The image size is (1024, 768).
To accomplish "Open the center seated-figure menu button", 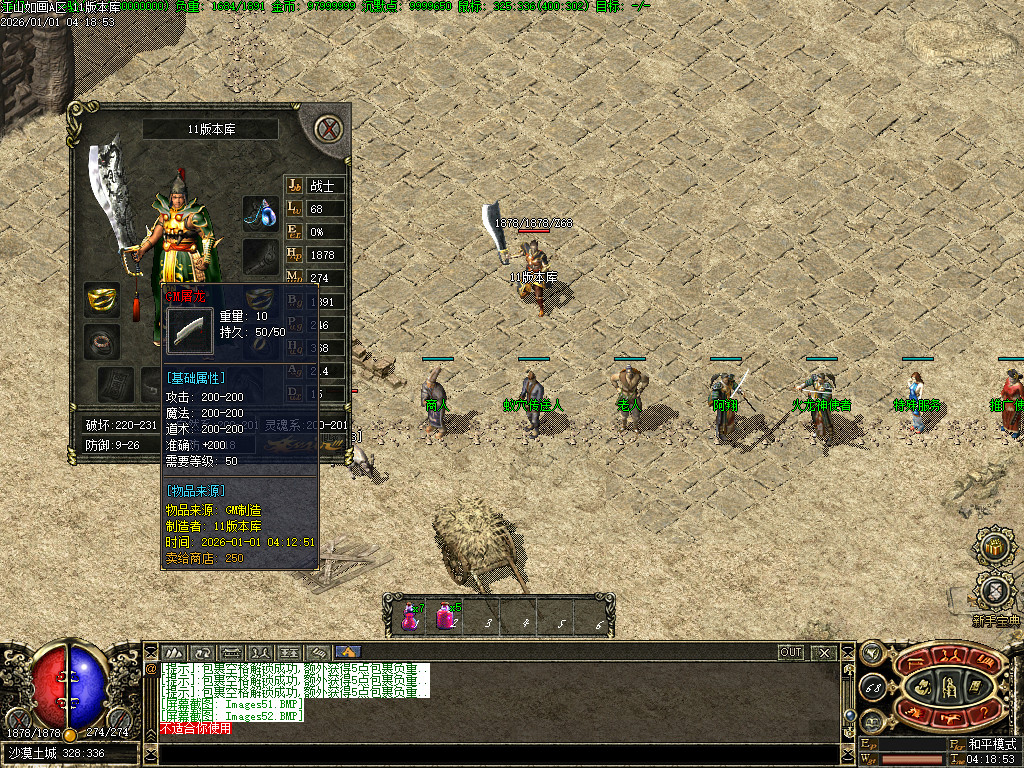I will [948, 686].
